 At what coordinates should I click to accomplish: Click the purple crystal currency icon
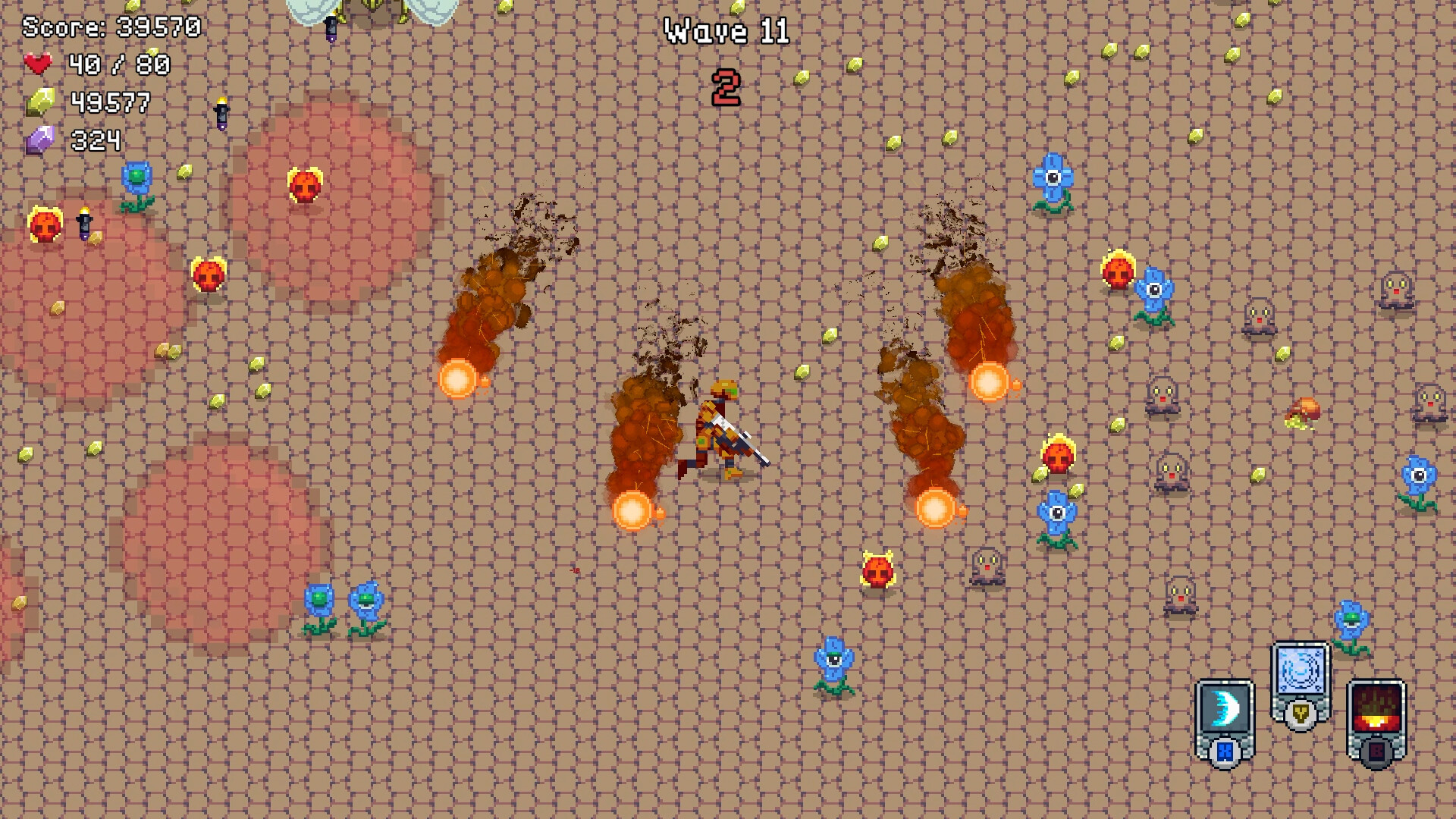click(42, 140)
